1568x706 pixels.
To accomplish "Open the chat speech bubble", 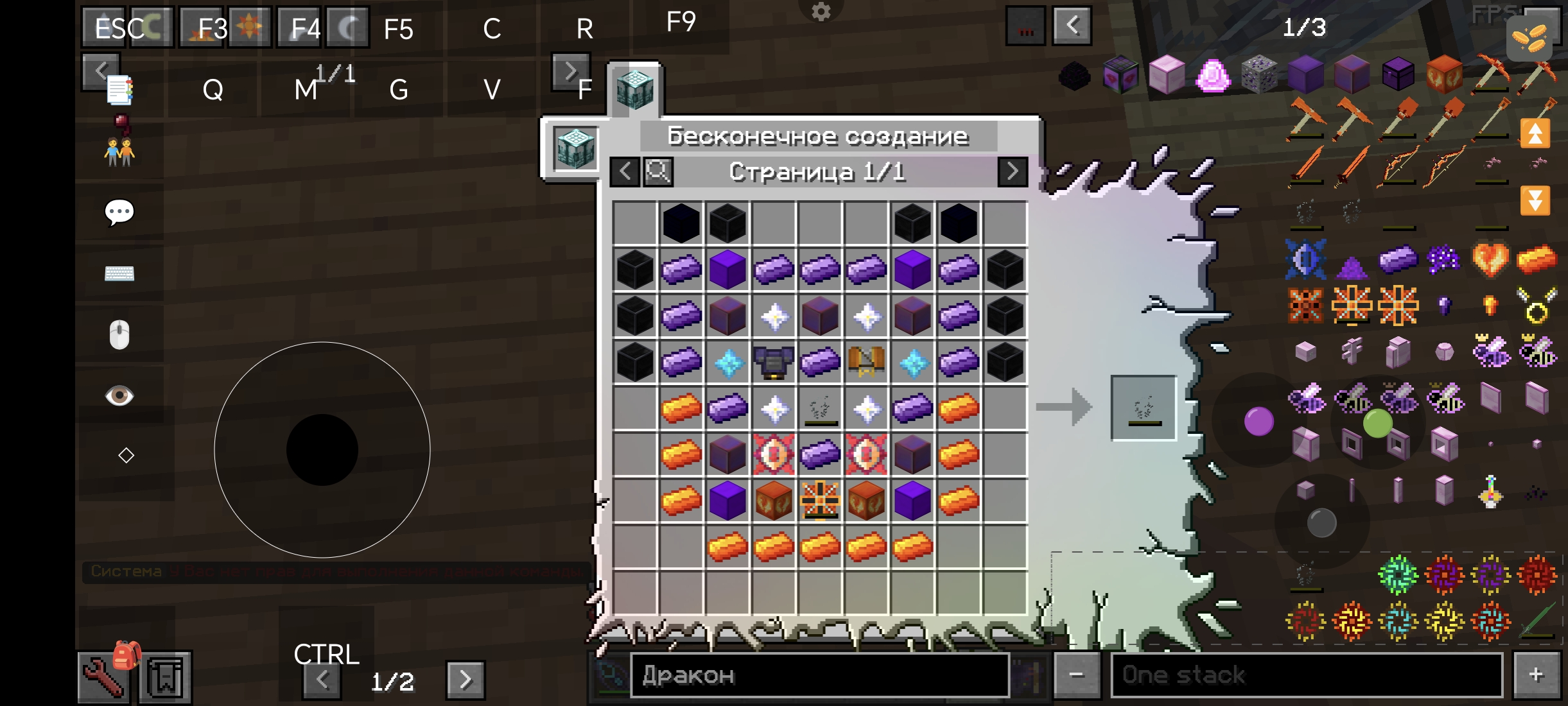I will tap(119, 212).
